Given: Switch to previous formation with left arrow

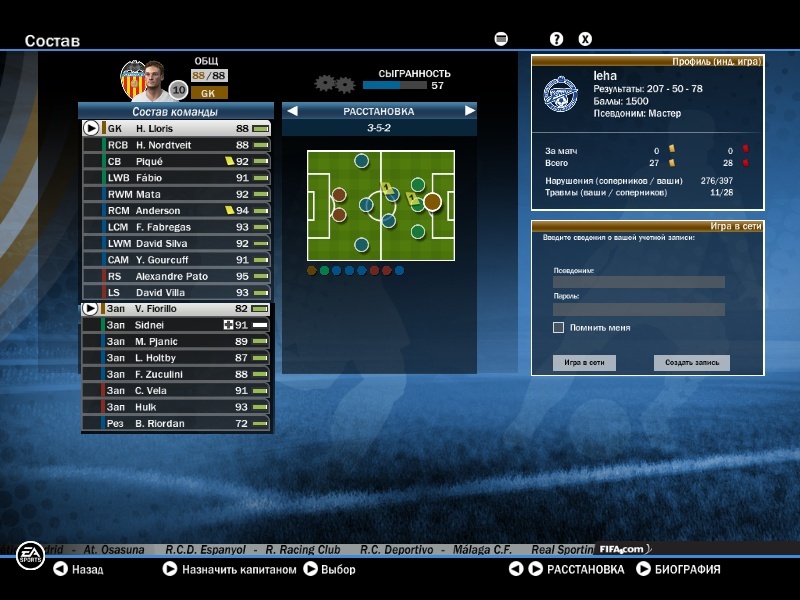Looking at the screenshot, I should point(293,111).
